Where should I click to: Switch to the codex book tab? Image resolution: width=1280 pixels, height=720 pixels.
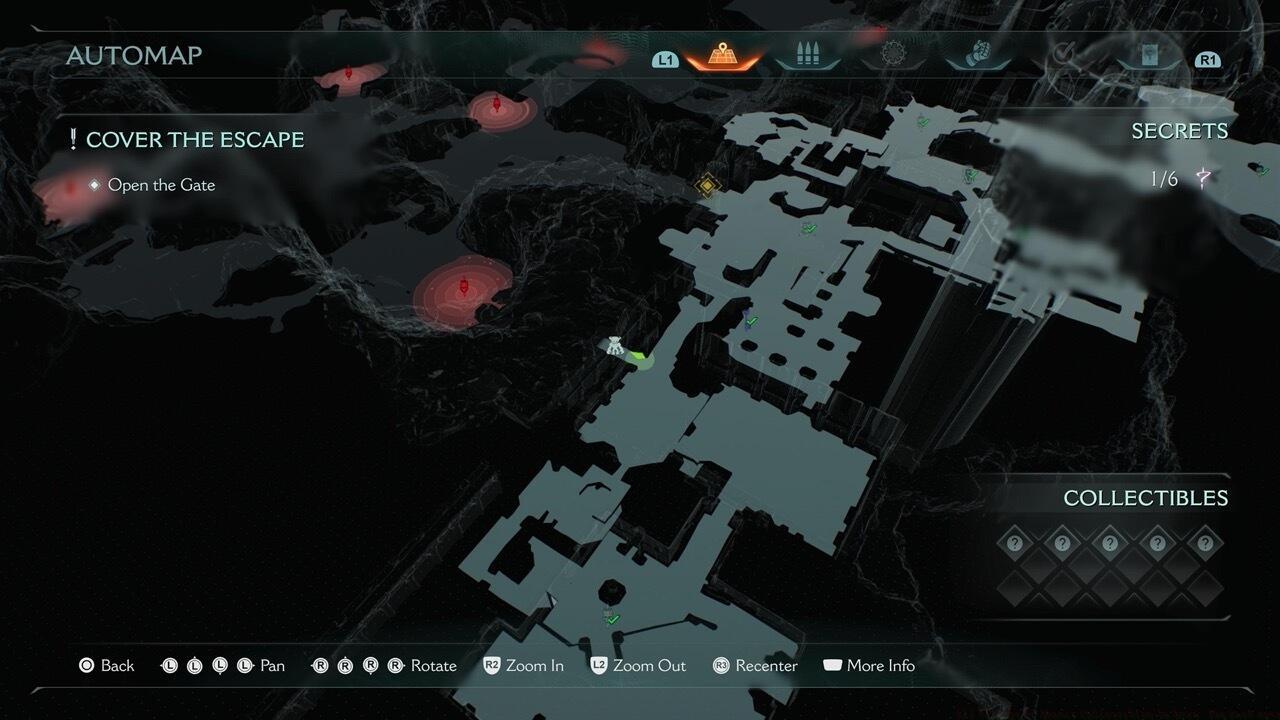1150,56
